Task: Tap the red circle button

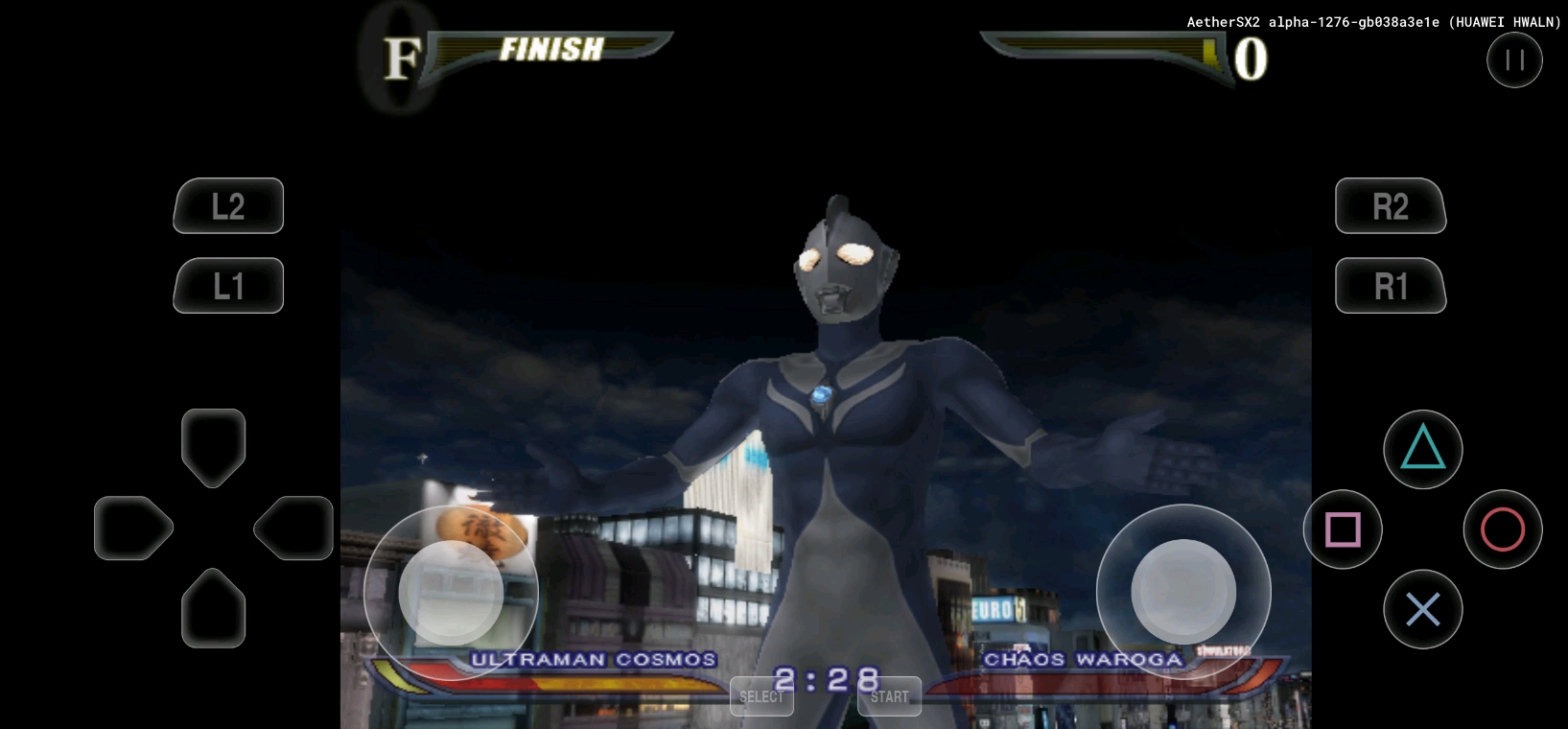Action: (1502, 529)
